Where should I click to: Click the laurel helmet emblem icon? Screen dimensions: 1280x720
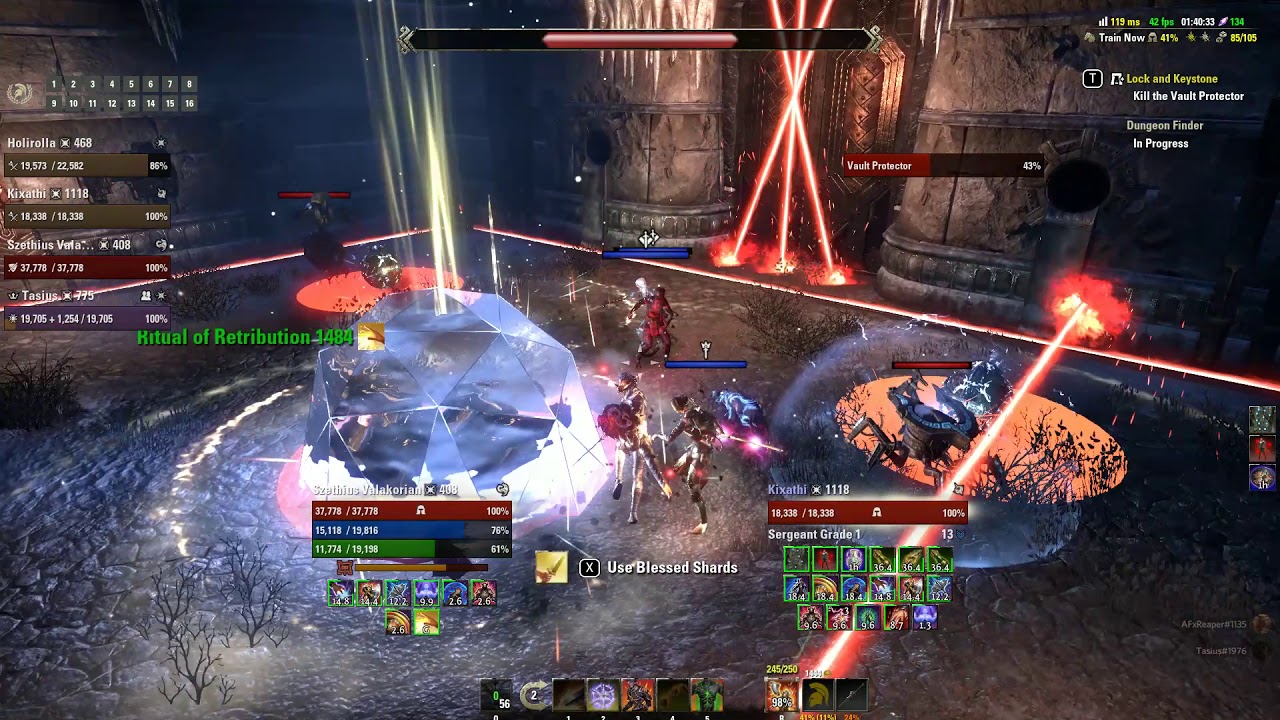click(19, 94)
